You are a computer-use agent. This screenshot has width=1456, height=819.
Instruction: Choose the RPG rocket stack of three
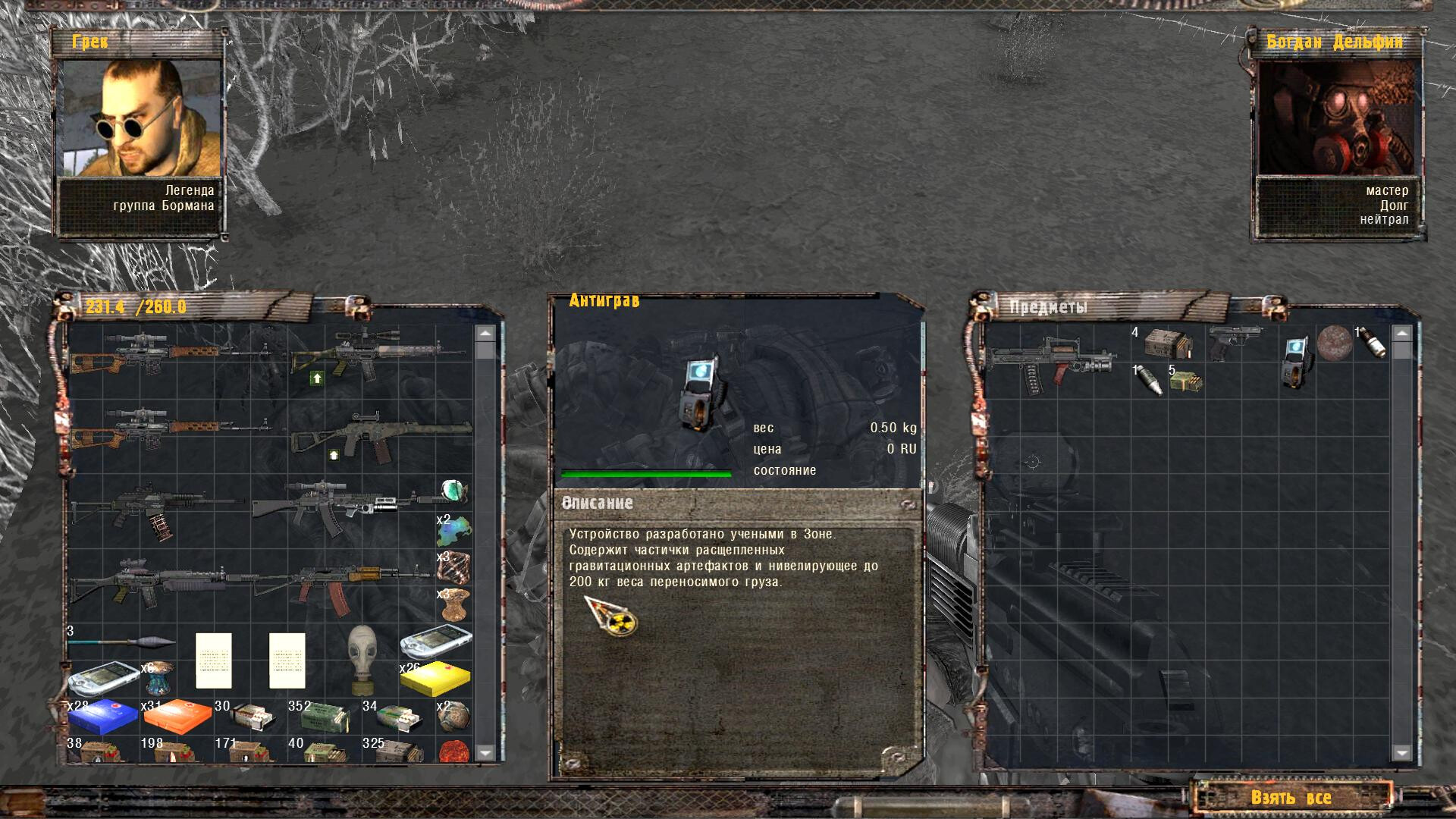click(121, 643)
